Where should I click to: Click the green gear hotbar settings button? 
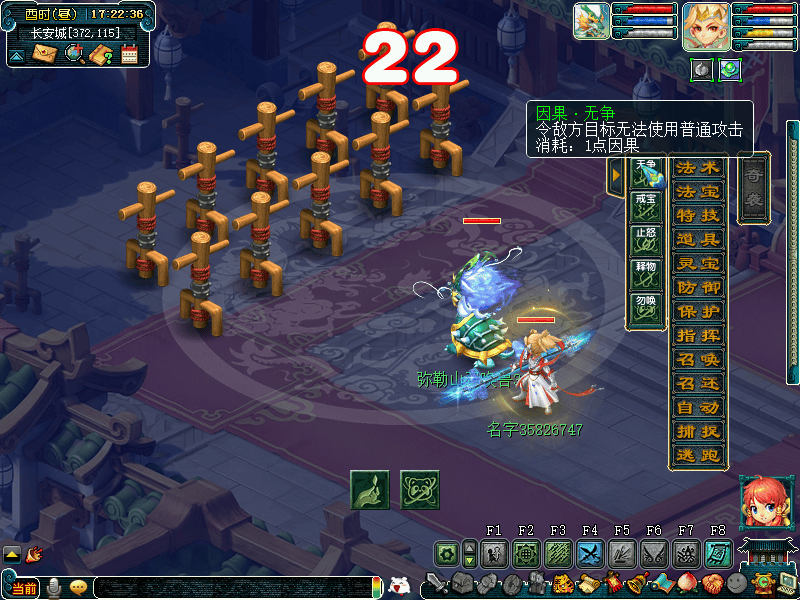point(447,553)
